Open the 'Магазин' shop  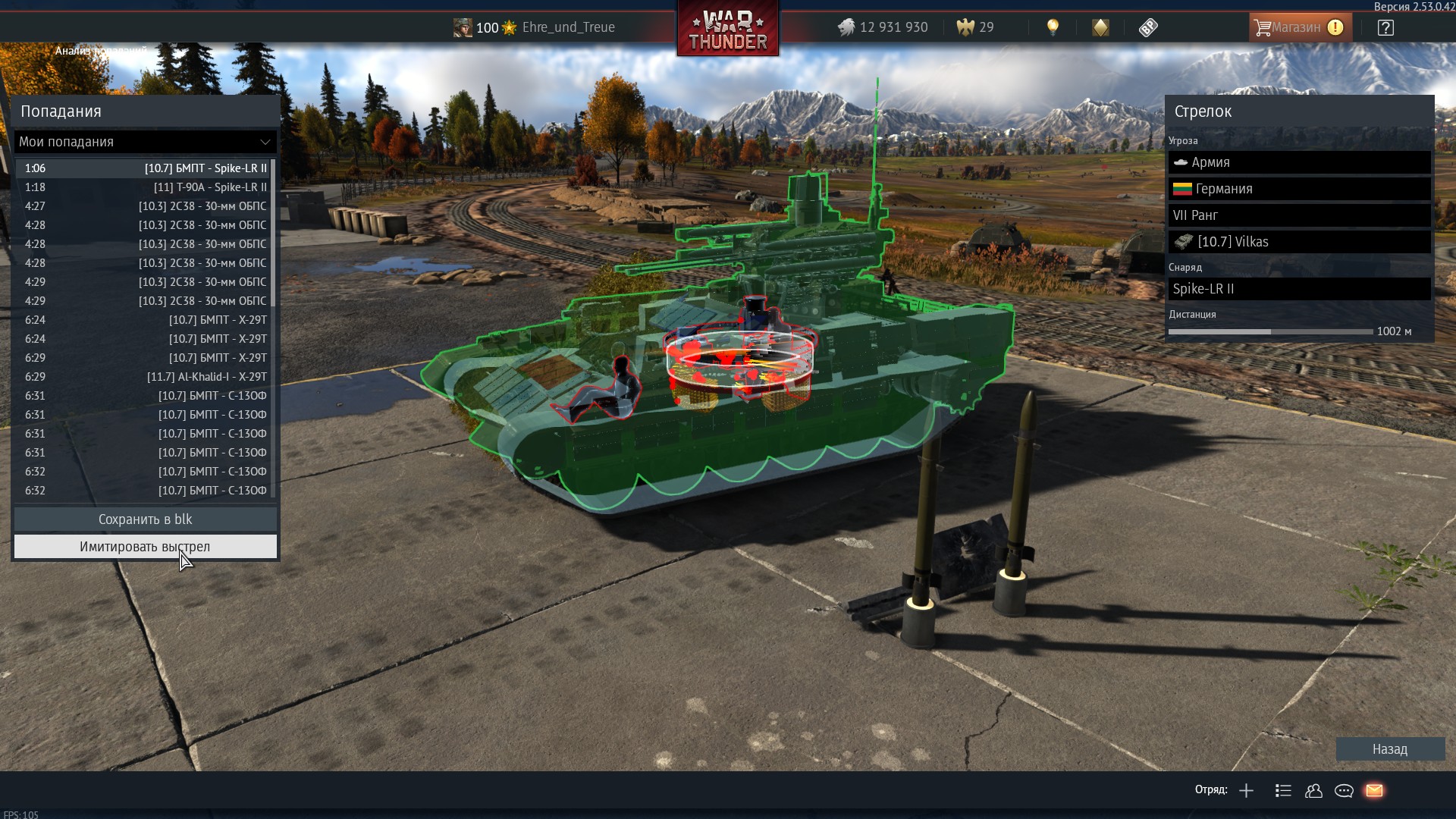(x=1299, y=27)
